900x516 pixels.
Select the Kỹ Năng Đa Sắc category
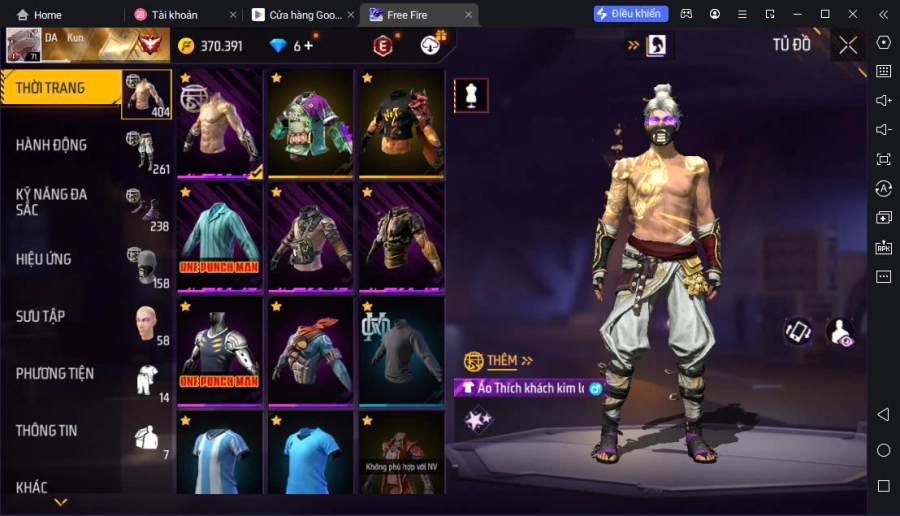51,201
